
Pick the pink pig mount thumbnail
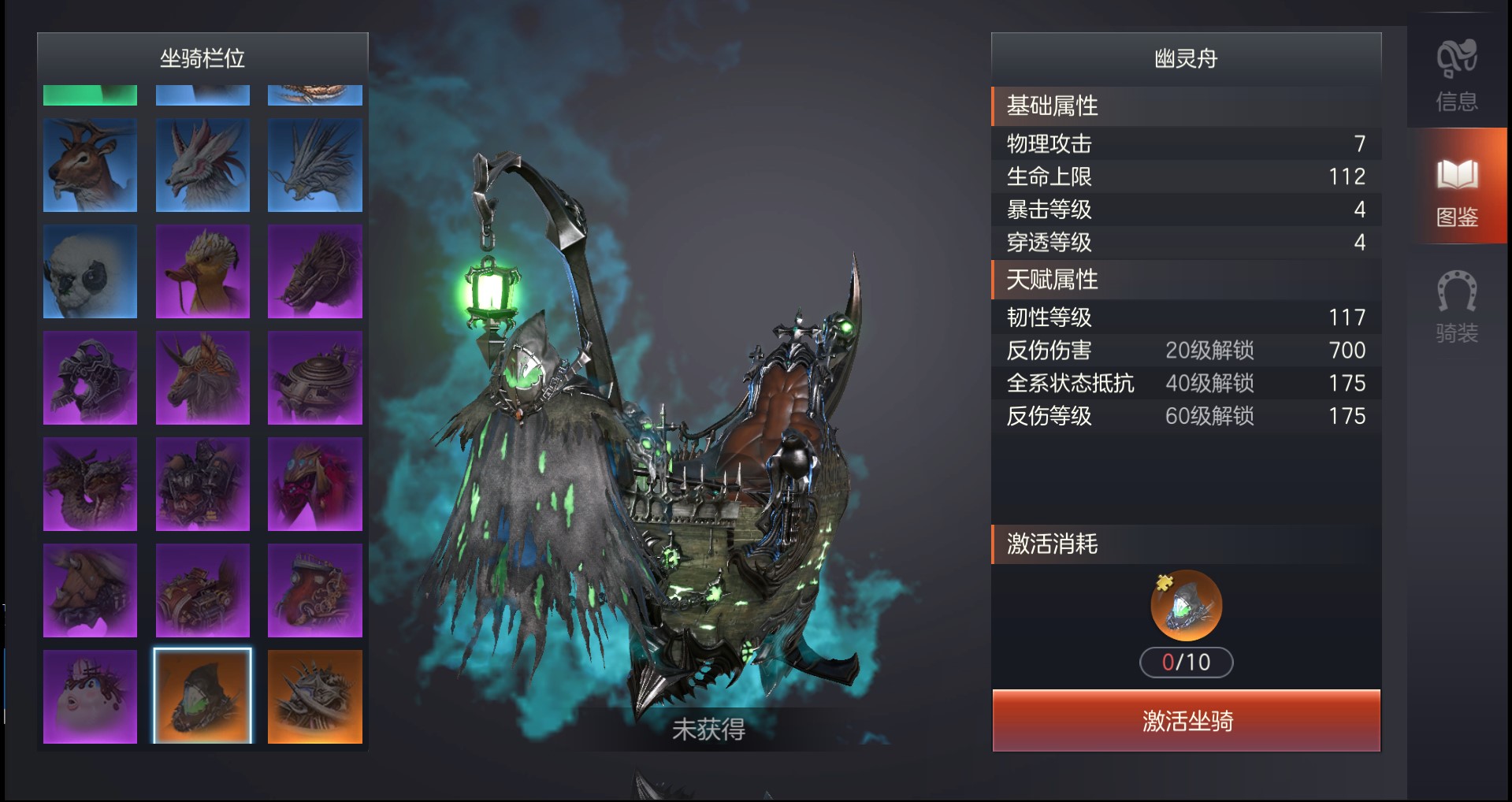coord(90,696)
